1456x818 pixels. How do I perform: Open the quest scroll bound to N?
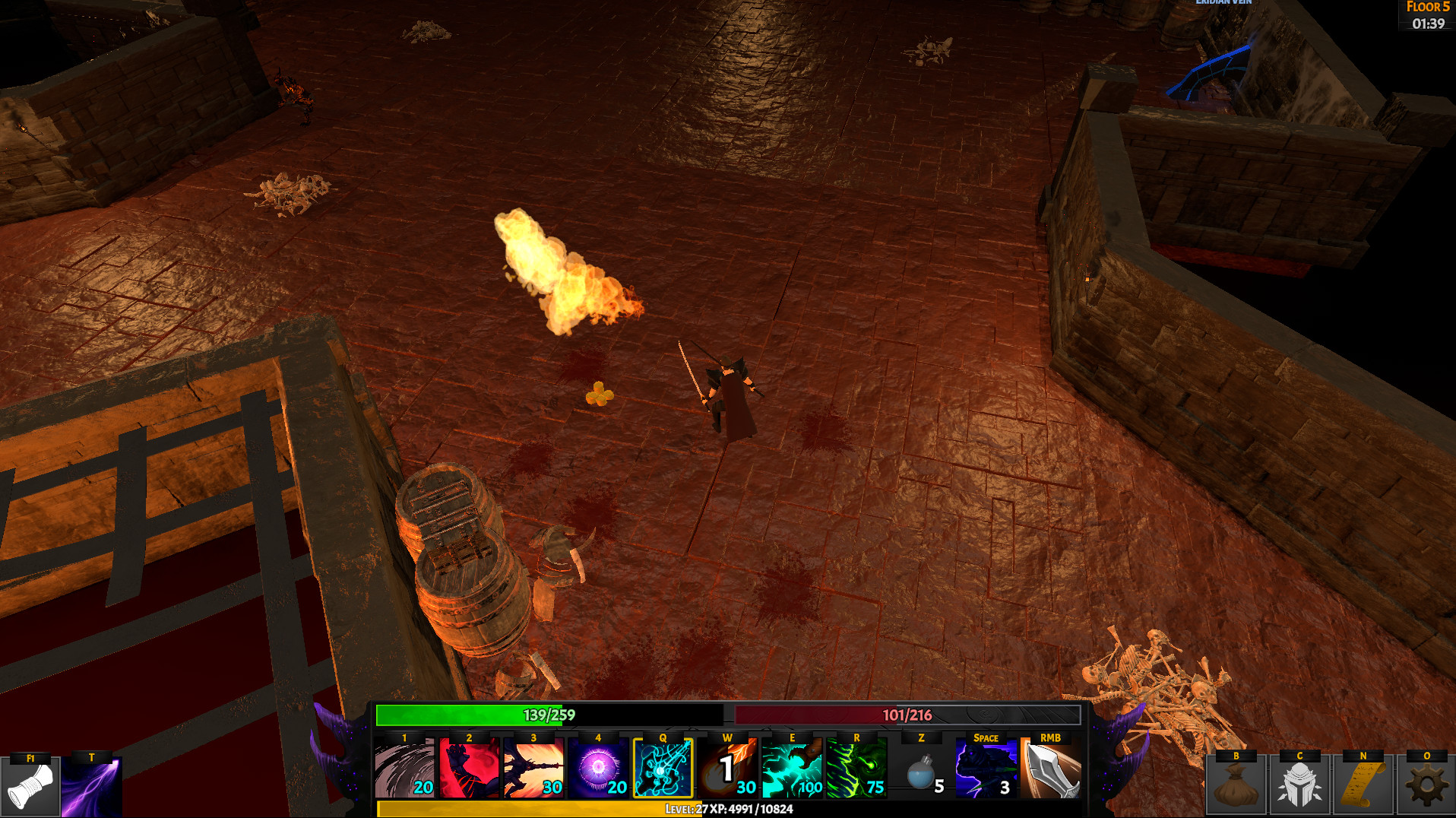tap(1363, 787)
